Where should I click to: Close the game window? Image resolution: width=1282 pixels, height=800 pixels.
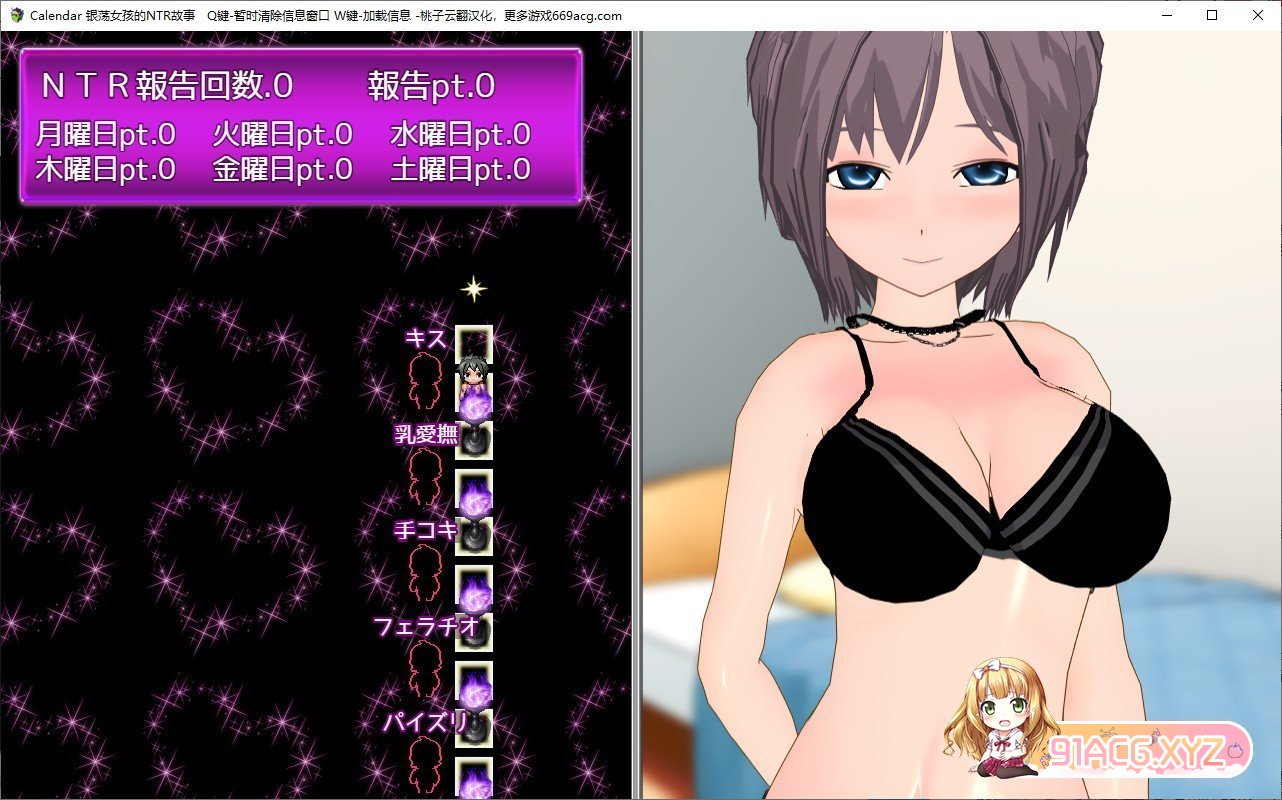[x=1258, y=15]
